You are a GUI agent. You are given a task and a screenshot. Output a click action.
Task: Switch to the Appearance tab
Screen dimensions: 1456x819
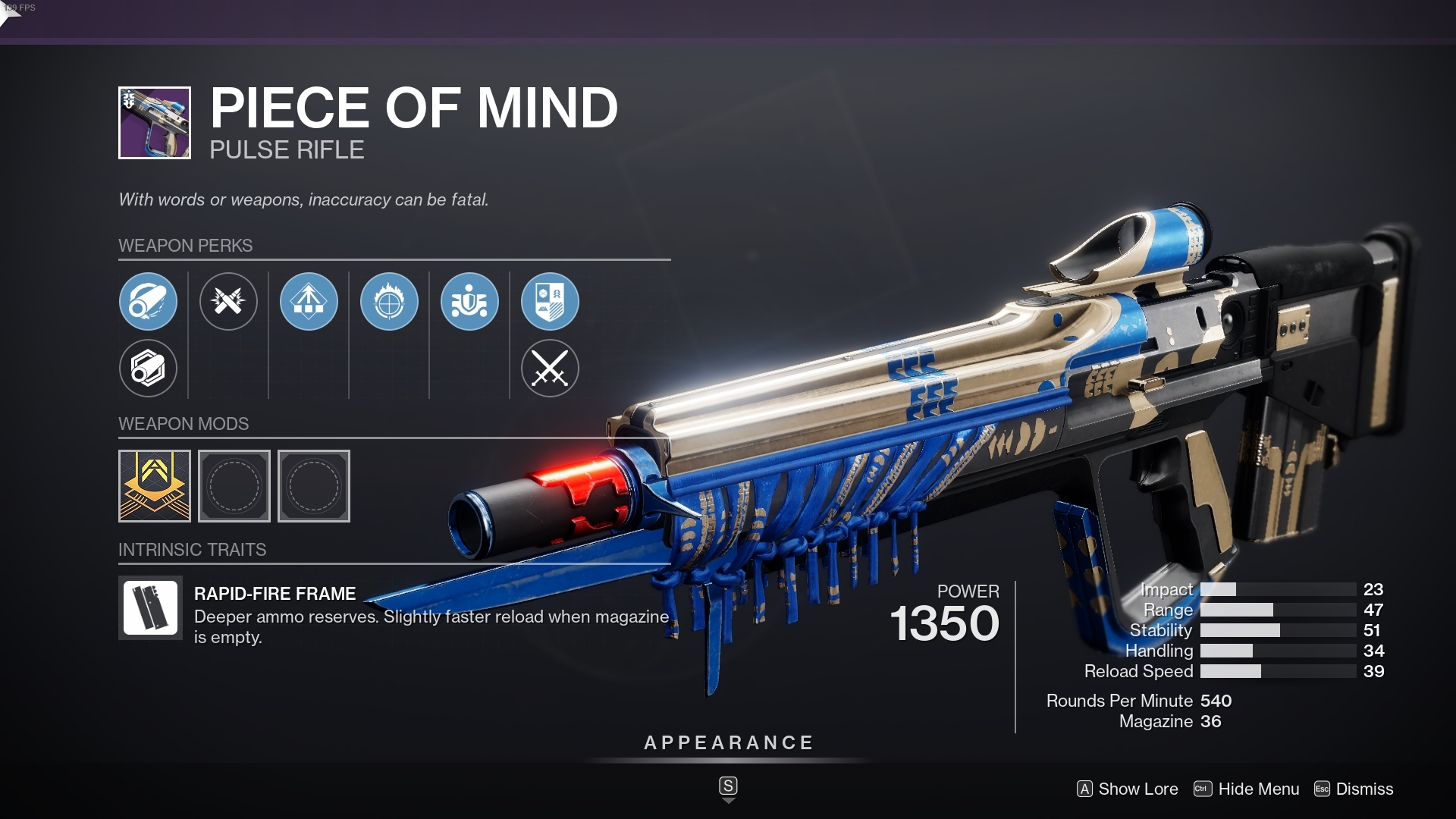(x=728, y=742)
